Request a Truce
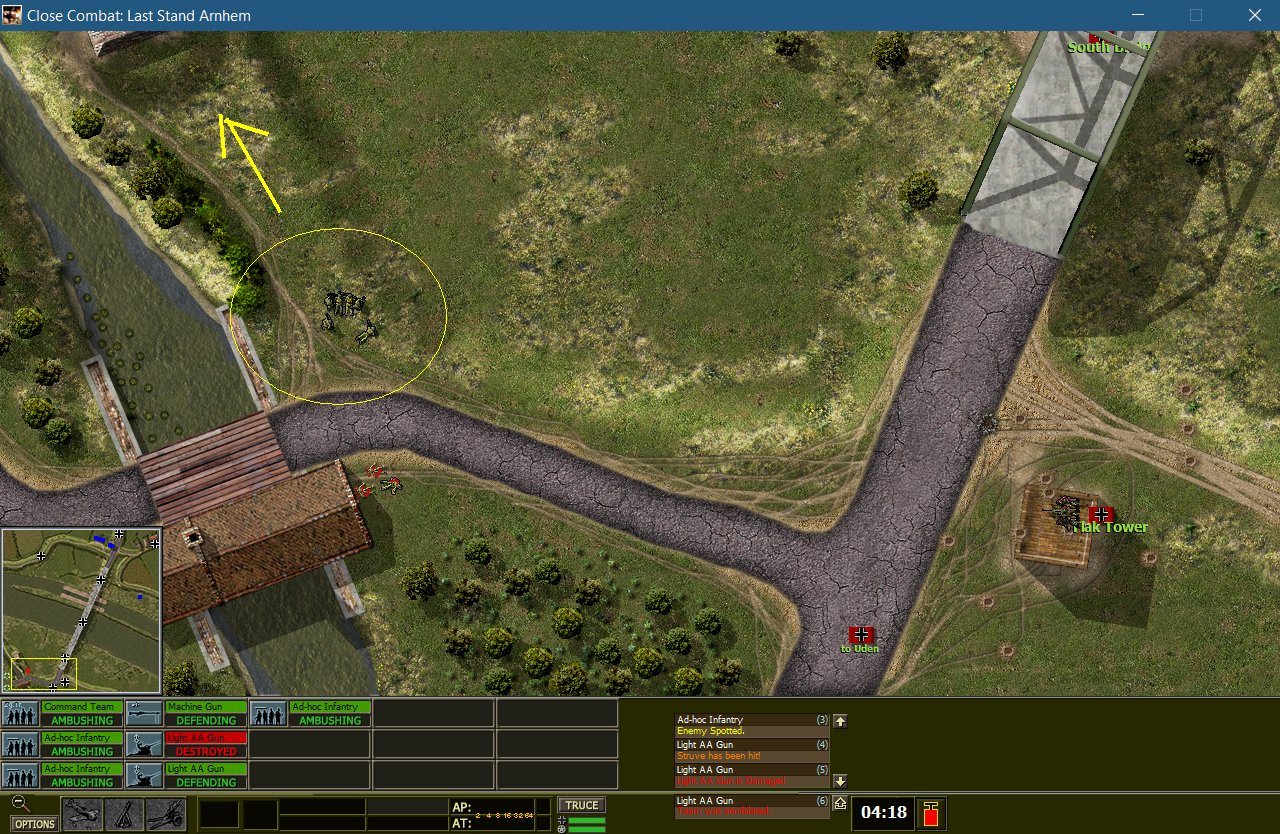 (581, 805)
